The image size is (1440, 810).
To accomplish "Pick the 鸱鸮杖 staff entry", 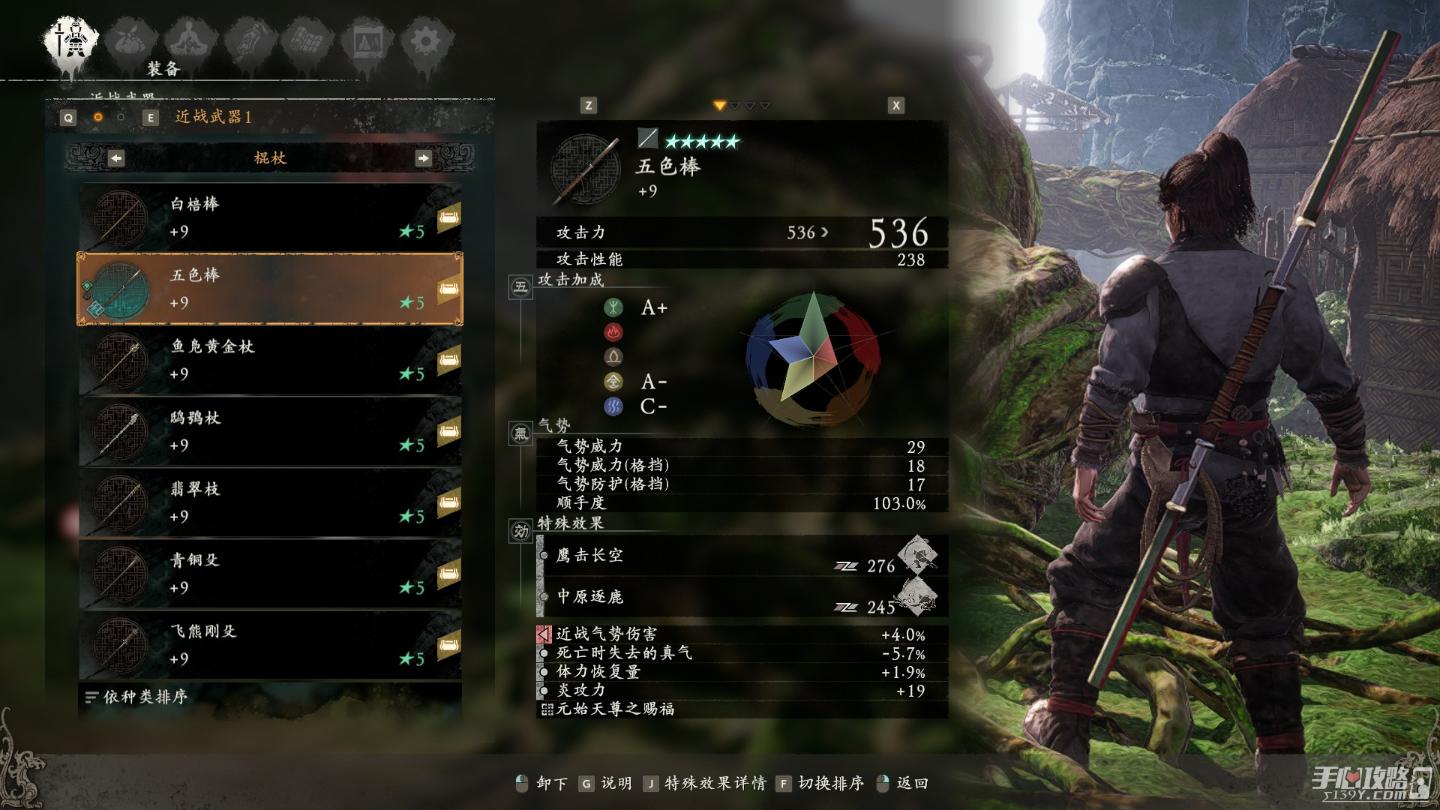I will [270, 431].
